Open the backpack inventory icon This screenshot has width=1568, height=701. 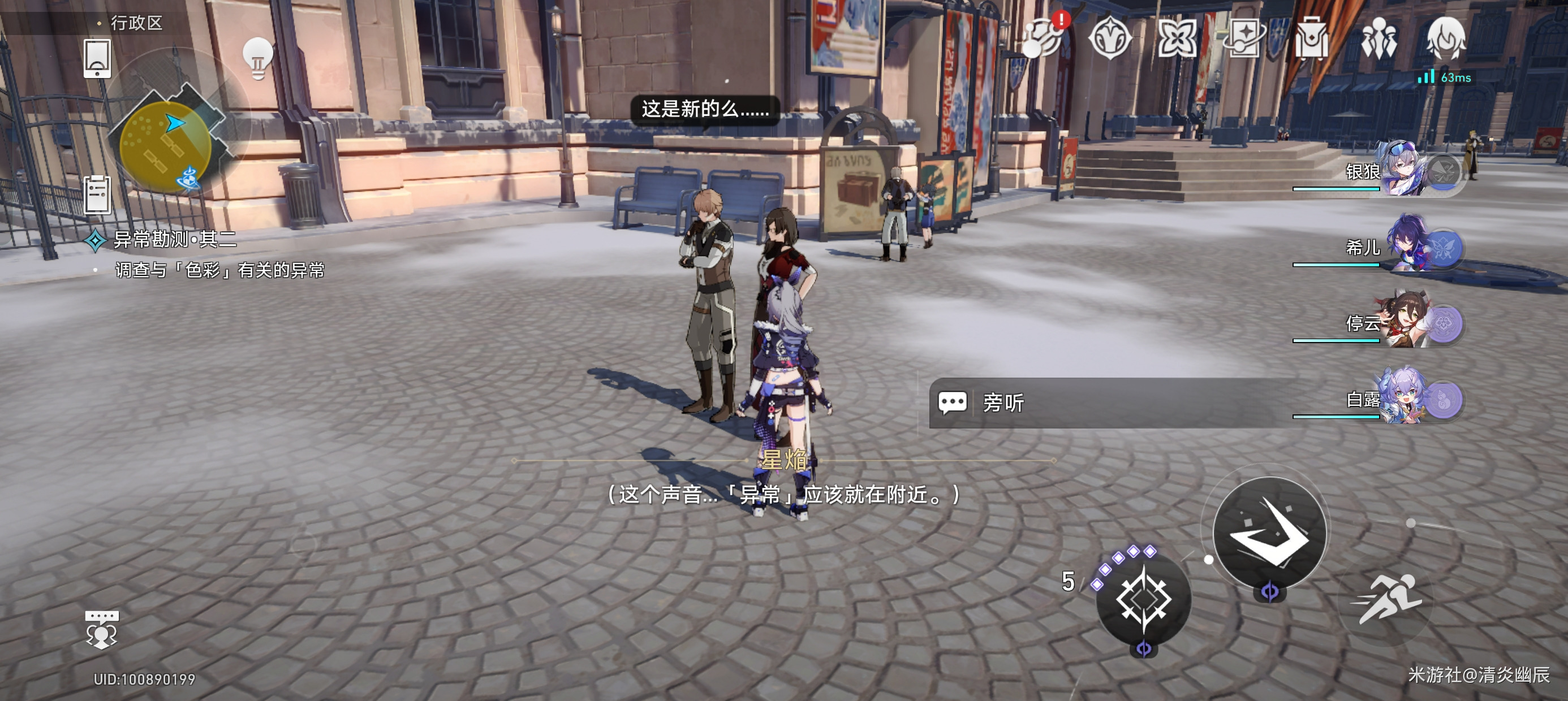coord(1311,38)
